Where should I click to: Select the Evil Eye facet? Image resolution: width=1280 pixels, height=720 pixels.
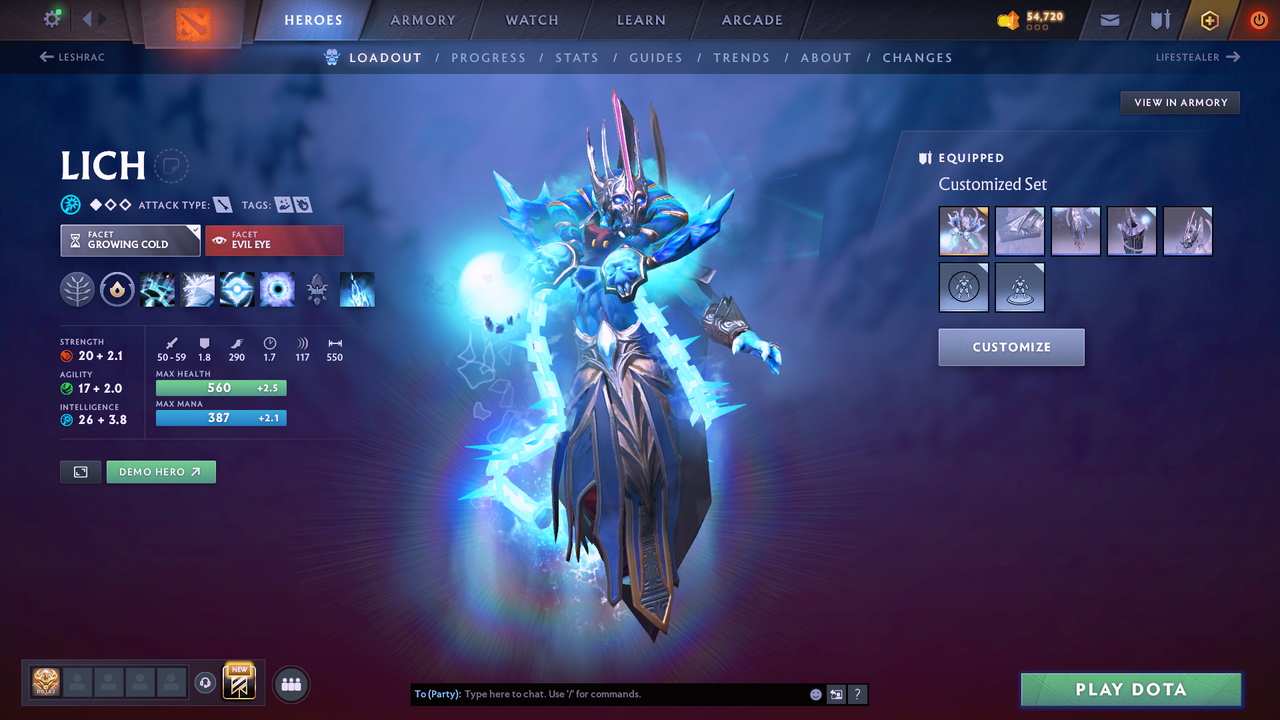coord(275,240)
